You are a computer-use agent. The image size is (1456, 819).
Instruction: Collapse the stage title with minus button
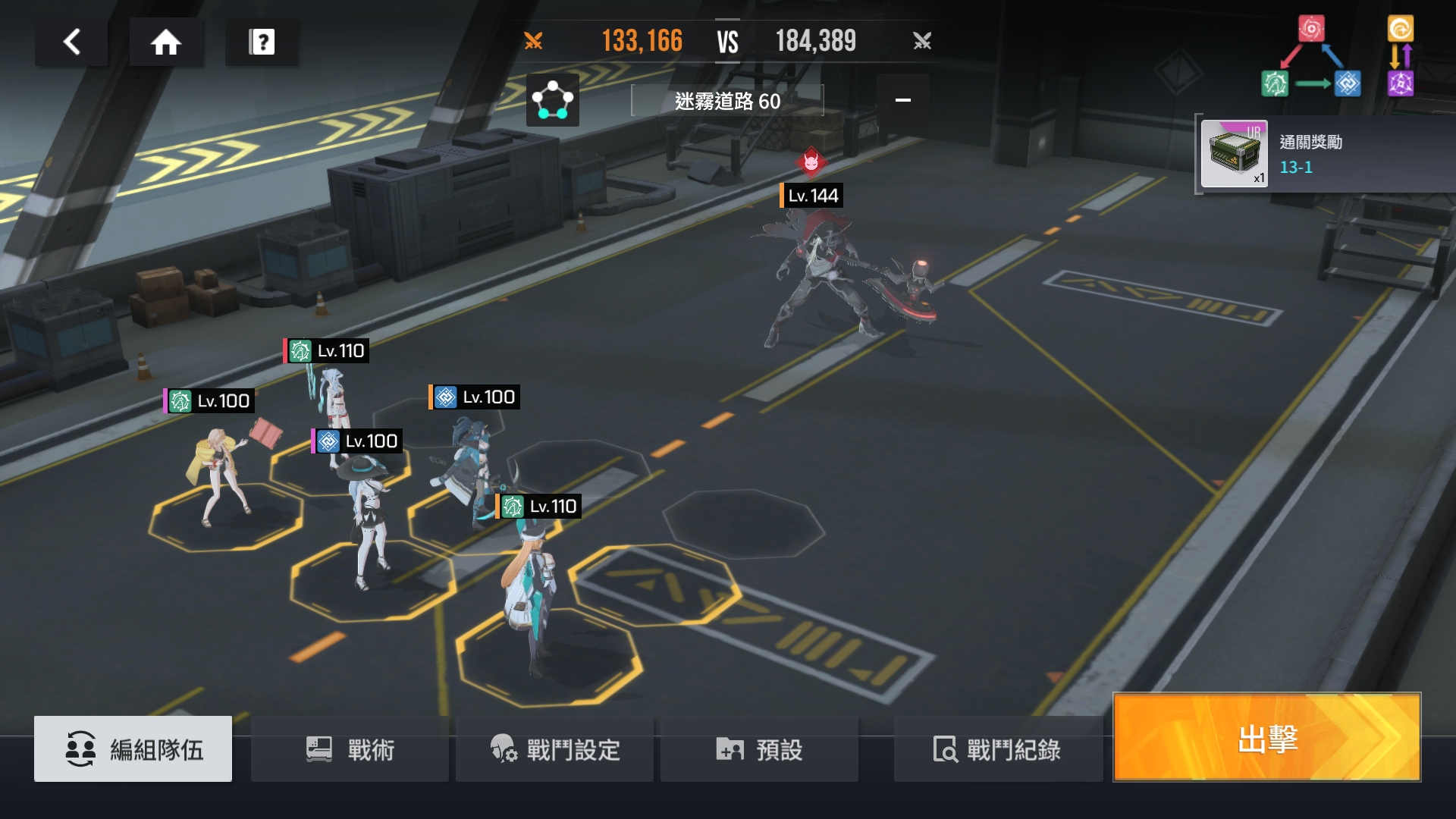[902, 100]
